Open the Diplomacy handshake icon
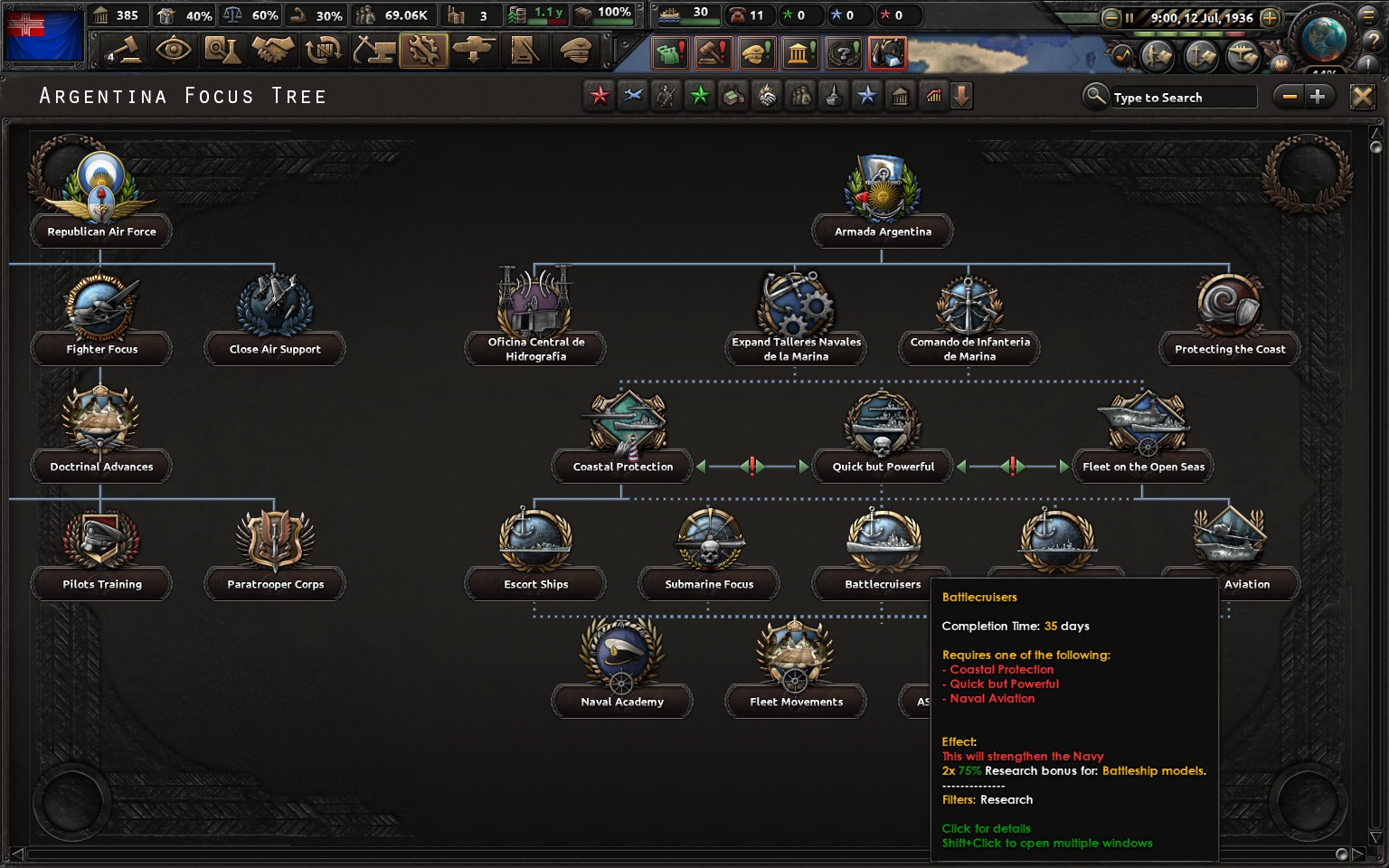The width and height of the screenshot is (1389, 868). [x=273, y=52]
